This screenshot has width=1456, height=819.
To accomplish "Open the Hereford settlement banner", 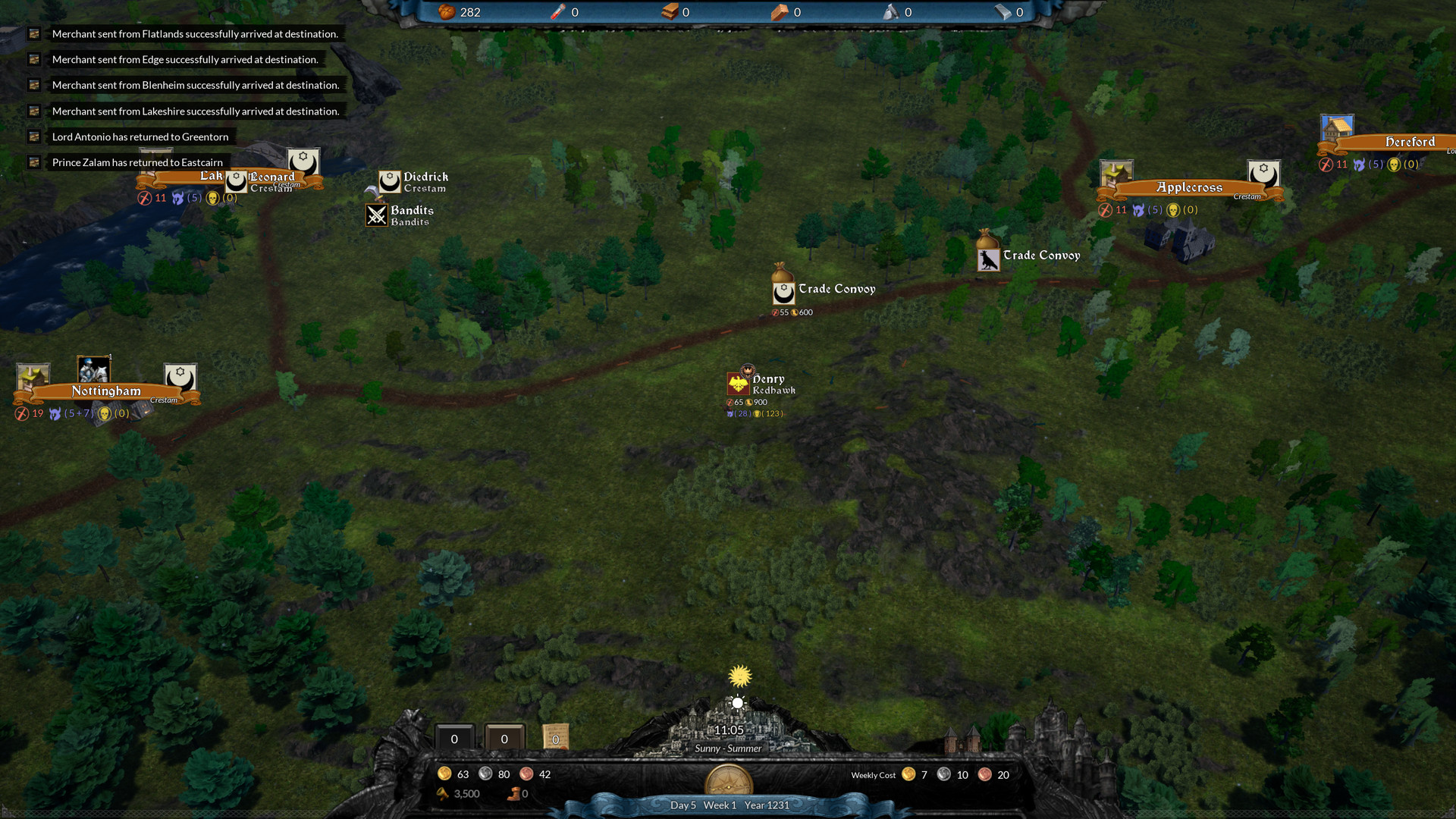I will coord(1409,142).
